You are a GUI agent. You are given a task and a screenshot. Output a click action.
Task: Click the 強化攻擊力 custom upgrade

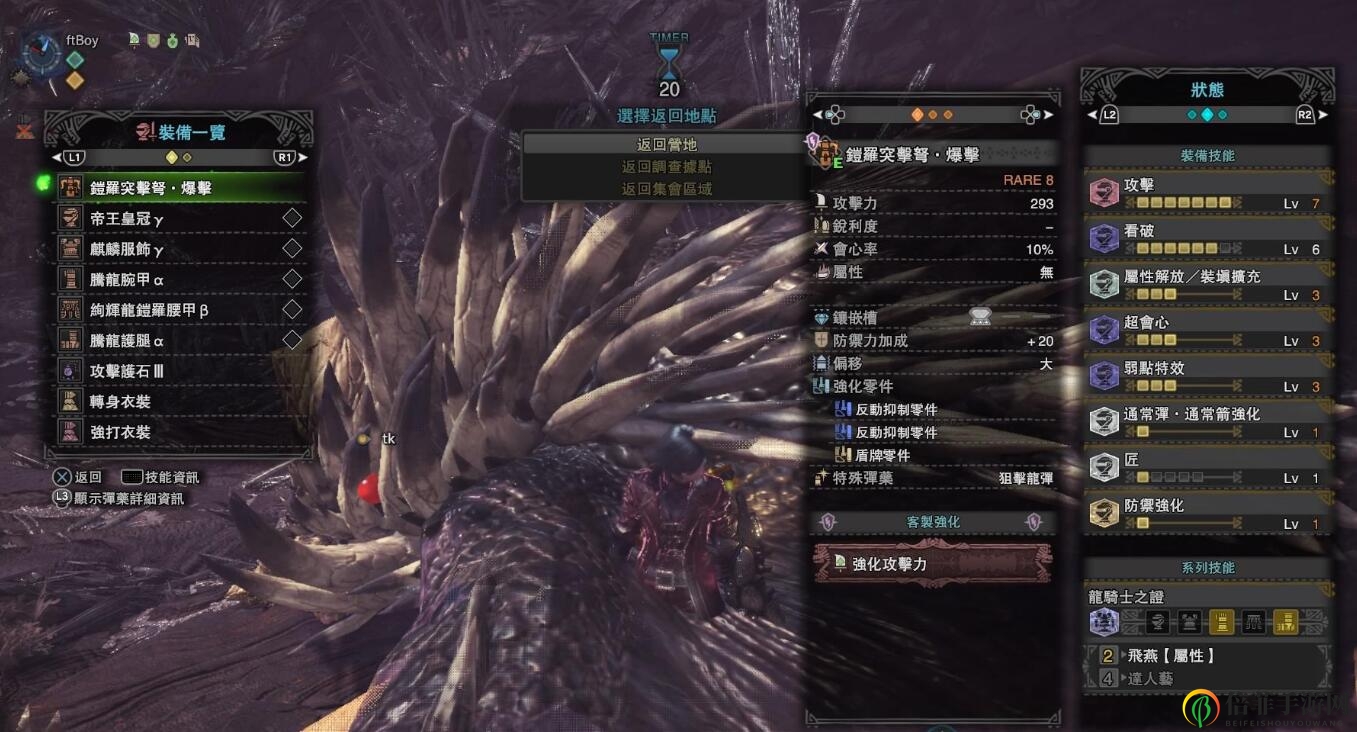click(x=932, y=563)
